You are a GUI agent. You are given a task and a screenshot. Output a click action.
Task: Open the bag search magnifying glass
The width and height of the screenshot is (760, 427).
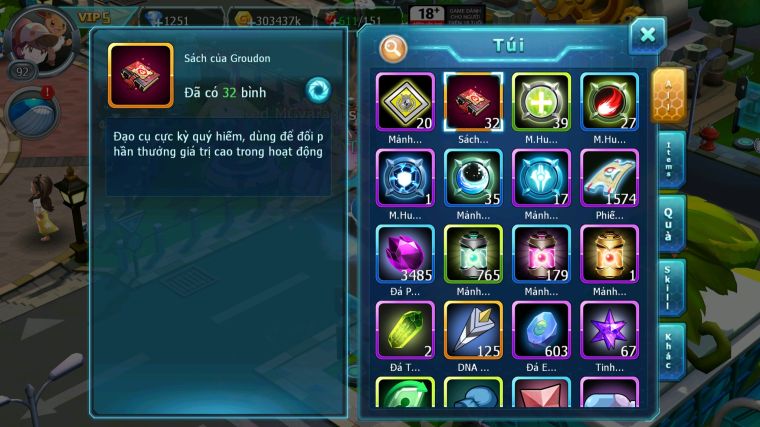394,47
